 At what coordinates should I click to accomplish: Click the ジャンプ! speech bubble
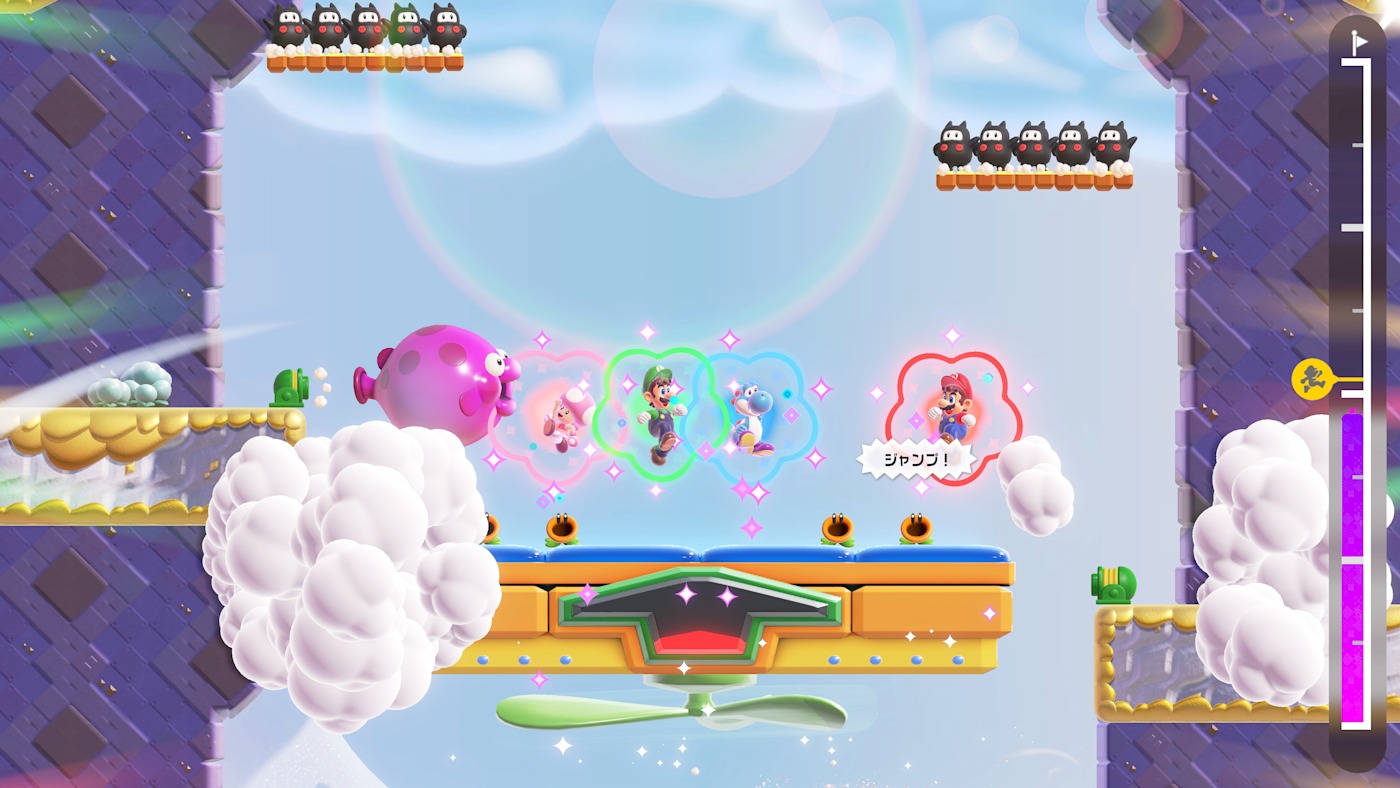[x=915, y=458]
